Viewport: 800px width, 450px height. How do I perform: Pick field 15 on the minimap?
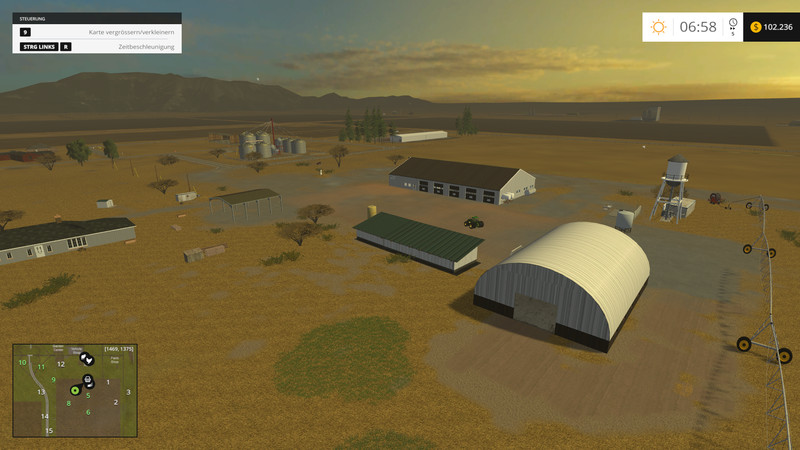point(48,430)
